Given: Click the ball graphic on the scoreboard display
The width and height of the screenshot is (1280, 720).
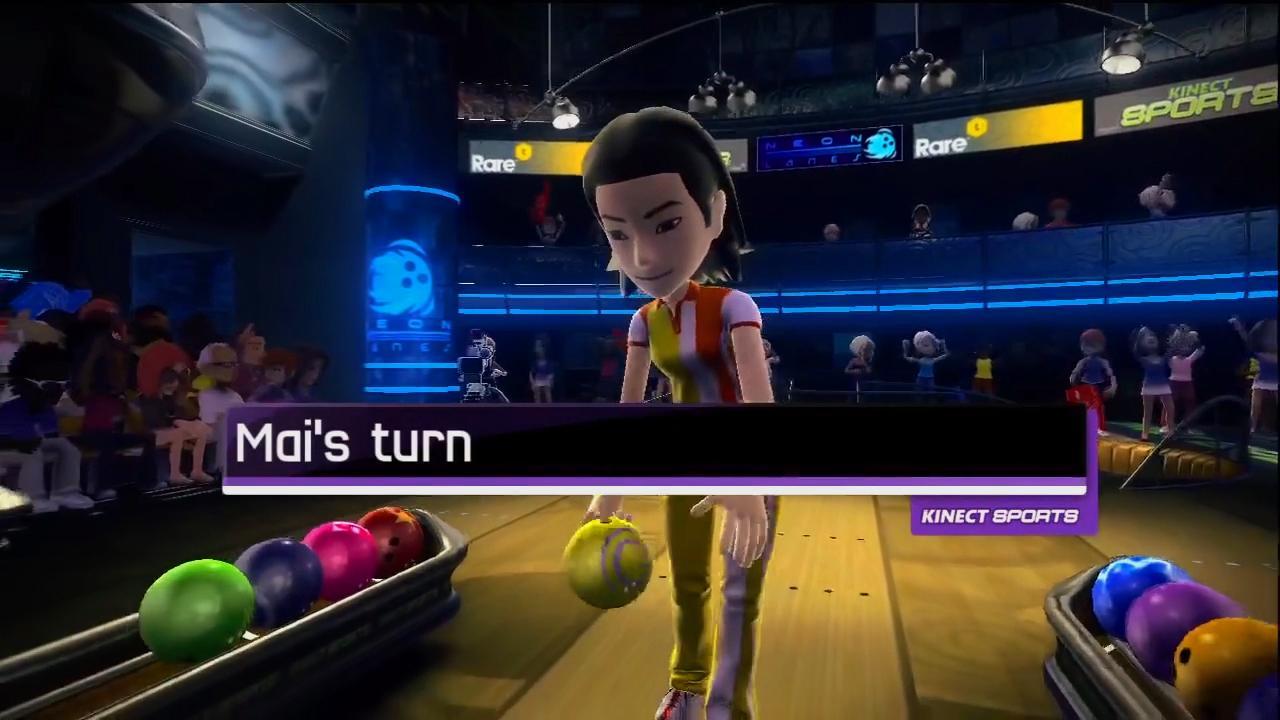Looking at the screenshot, I should click(878, 145).
